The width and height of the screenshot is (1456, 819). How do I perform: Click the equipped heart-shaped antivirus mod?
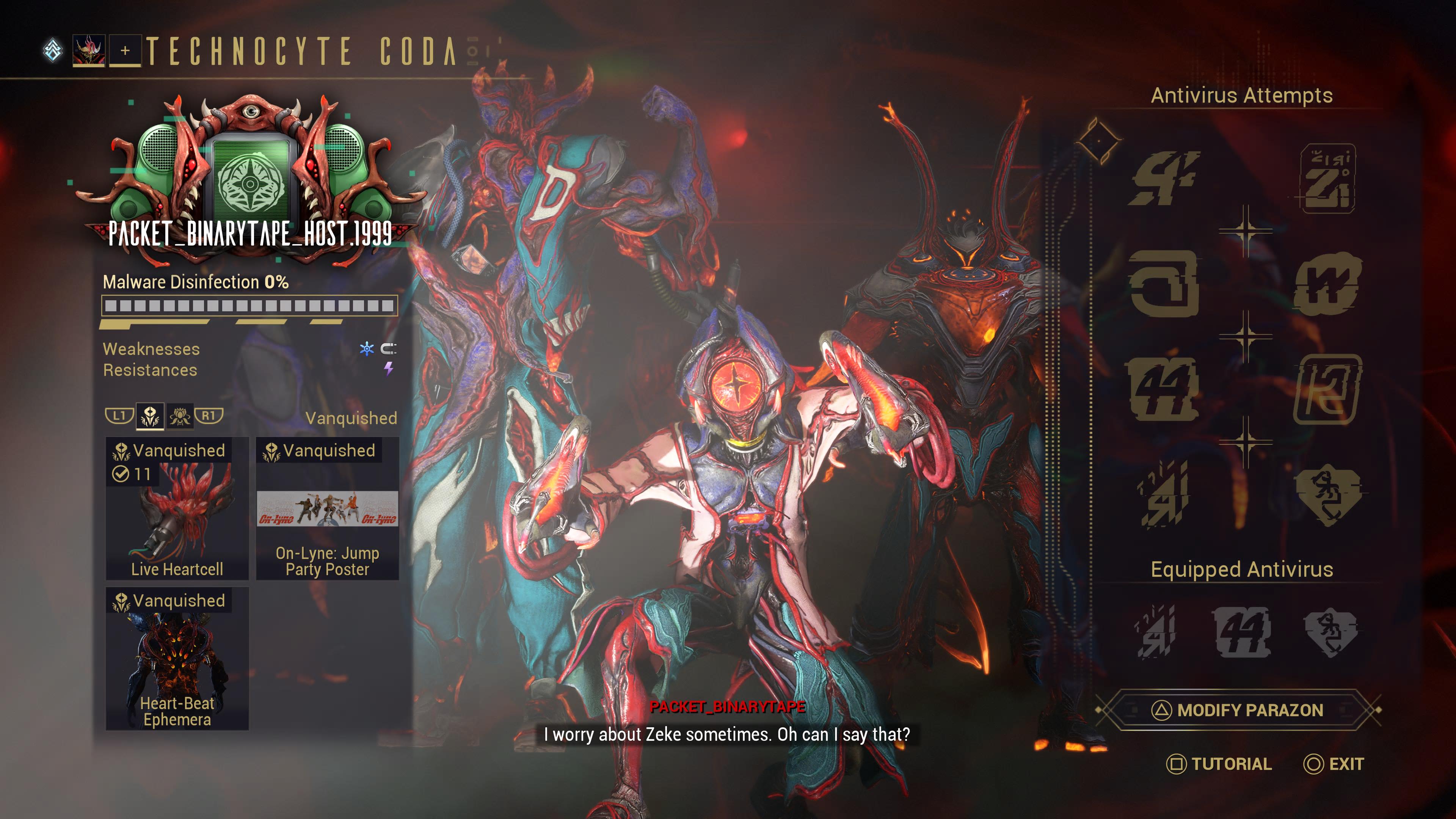point(1329,631)
